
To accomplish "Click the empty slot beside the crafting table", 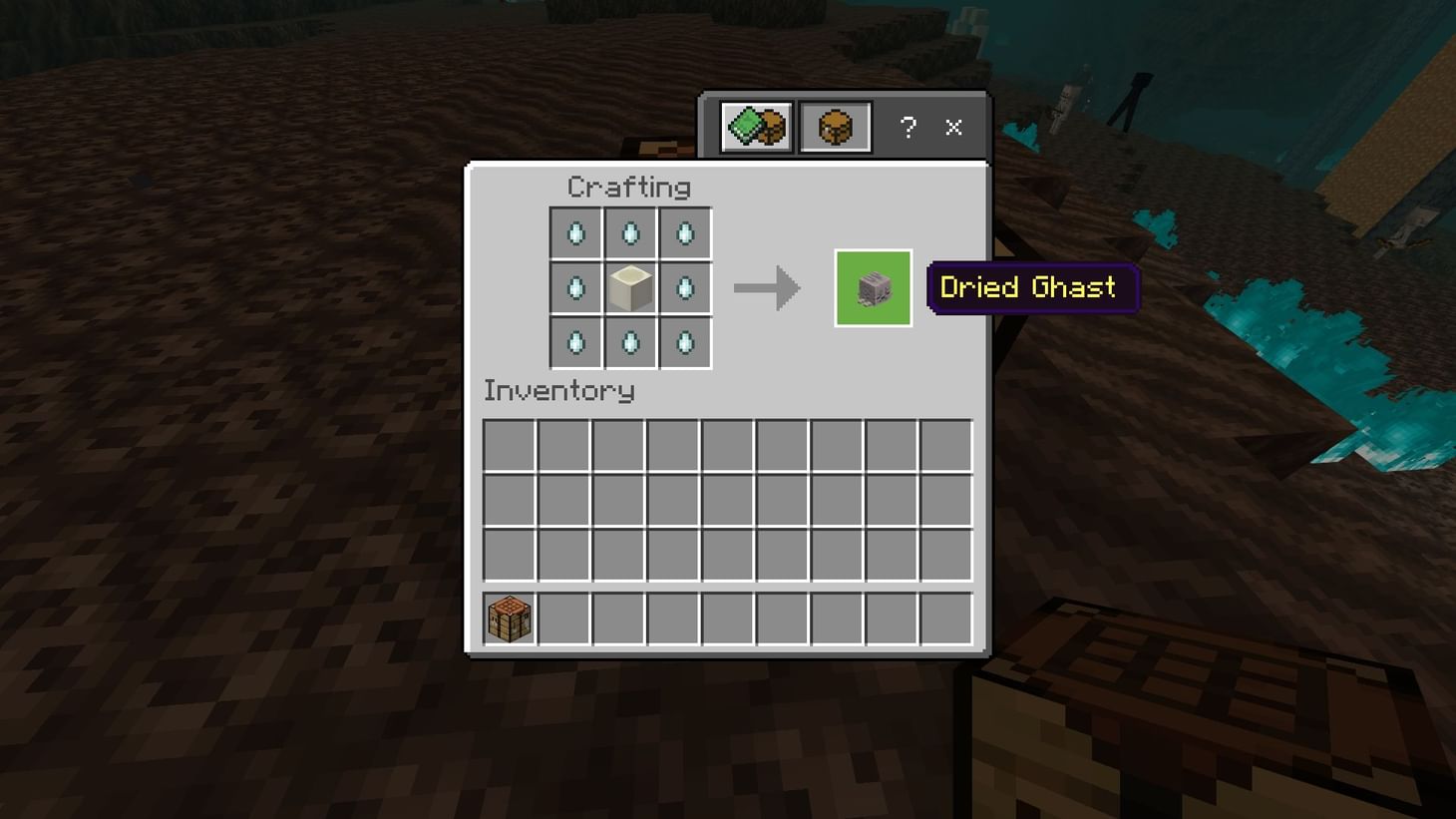I will 562,618.
